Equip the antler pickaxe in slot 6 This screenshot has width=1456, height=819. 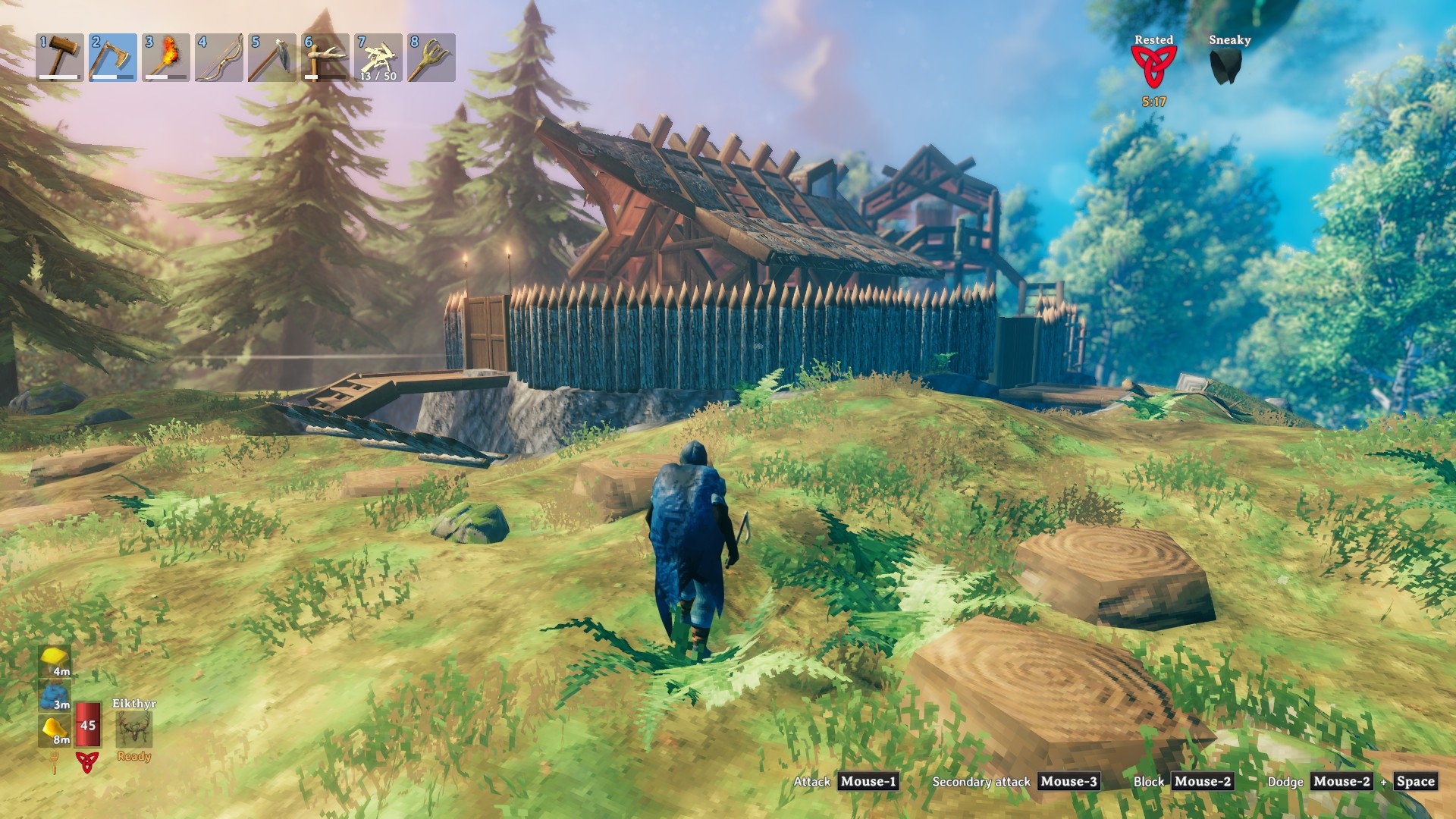click(325, 58)
